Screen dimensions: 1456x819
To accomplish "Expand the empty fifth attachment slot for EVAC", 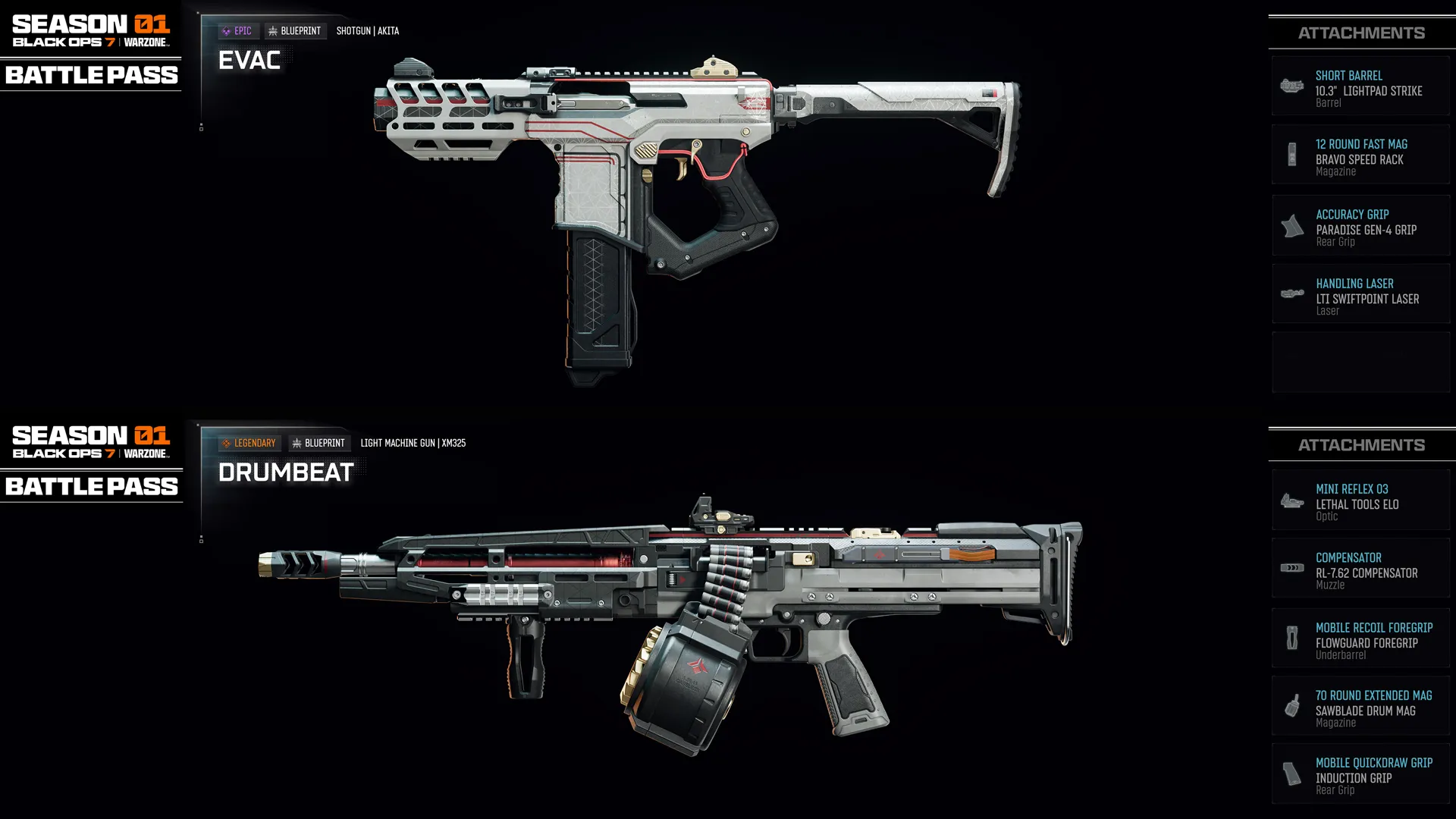I will click(x=1360, y=362).
